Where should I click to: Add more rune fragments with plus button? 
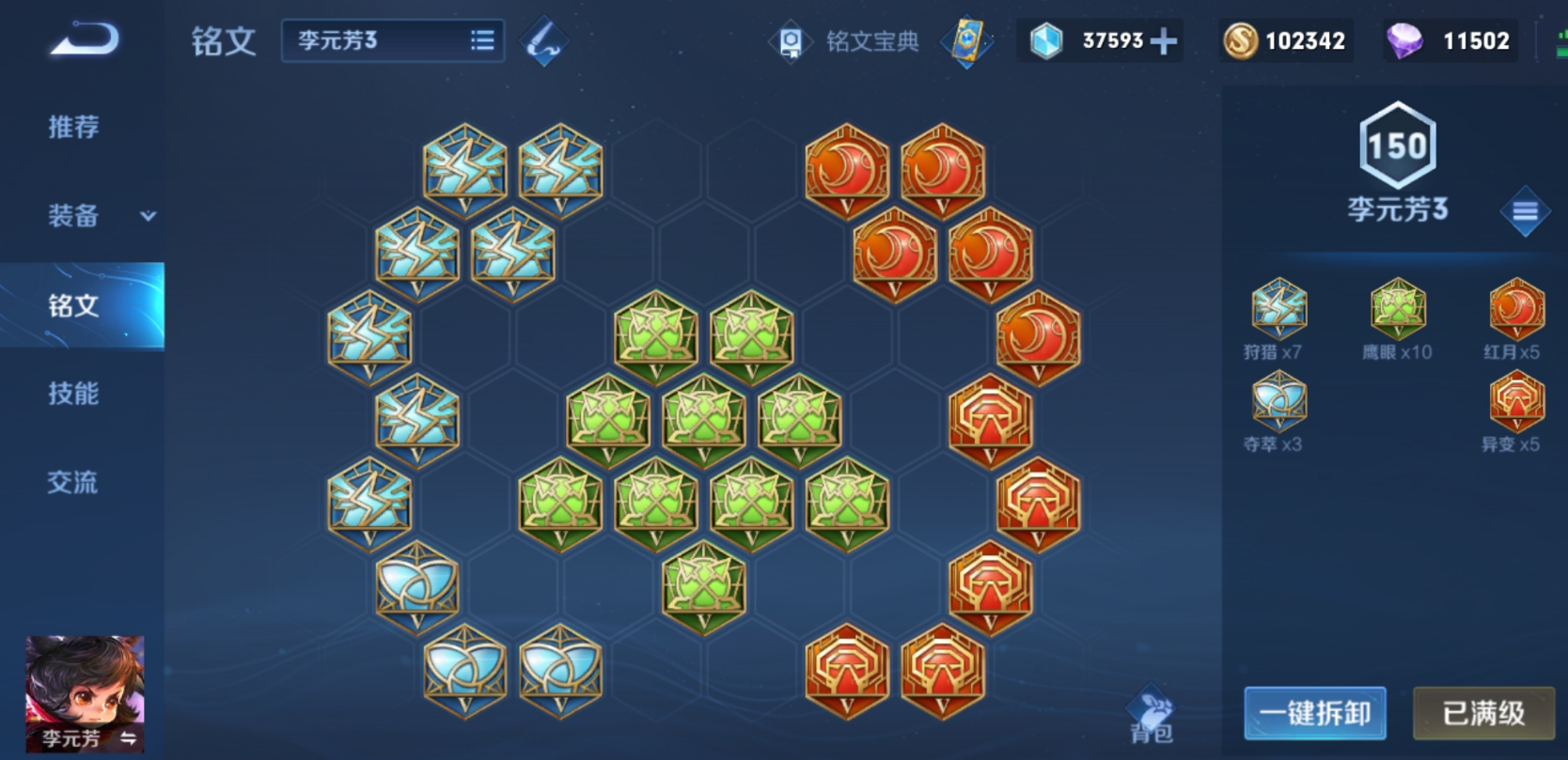coord(1163,41)
